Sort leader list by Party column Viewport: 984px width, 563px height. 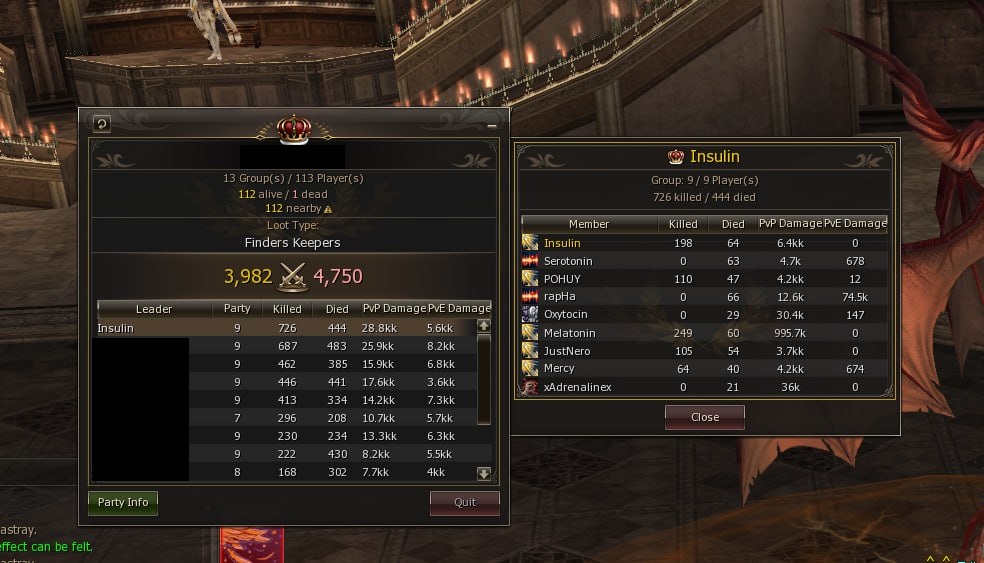pyautogui.click(x=237, y=309)
